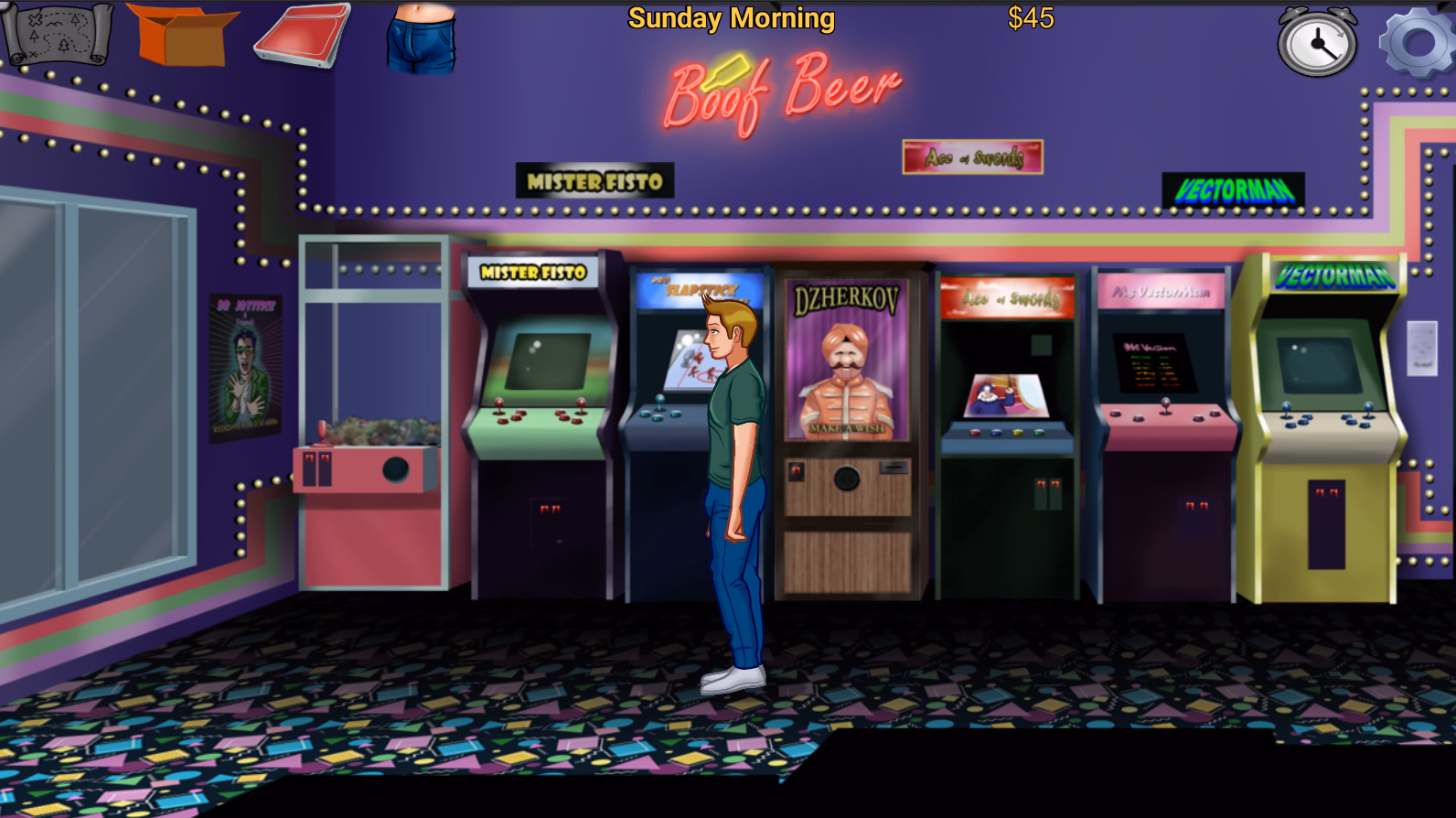Click the Ace of Swords wall banner

[x=972, y=156]
